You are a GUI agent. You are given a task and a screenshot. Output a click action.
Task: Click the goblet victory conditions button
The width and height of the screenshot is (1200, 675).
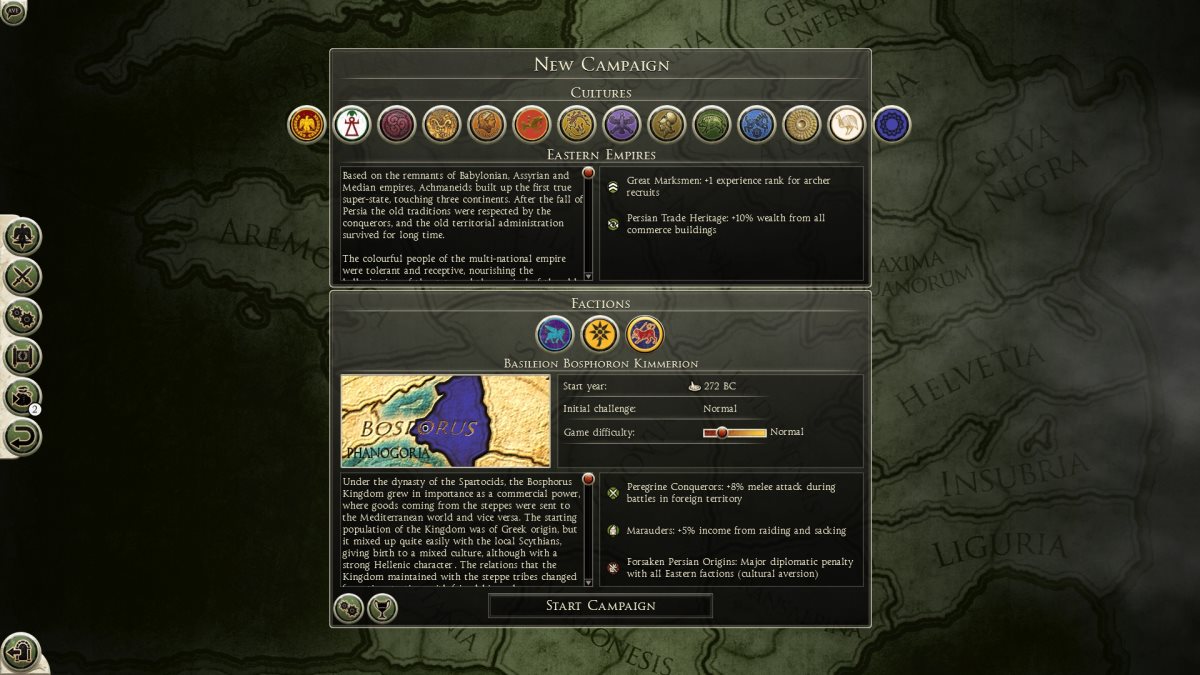(x=382, y=607)
